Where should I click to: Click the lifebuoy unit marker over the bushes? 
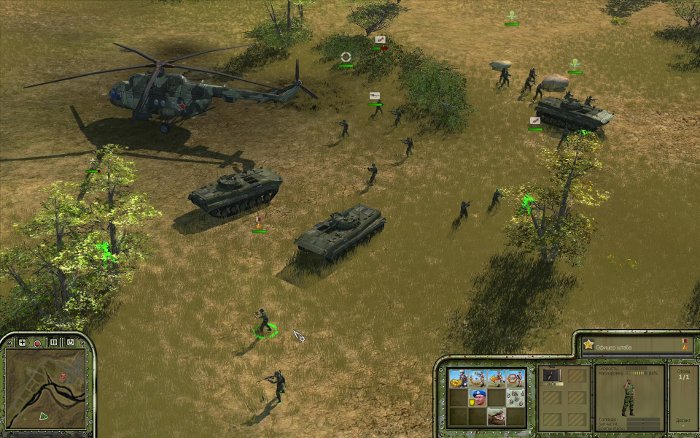tap(346, 57)
